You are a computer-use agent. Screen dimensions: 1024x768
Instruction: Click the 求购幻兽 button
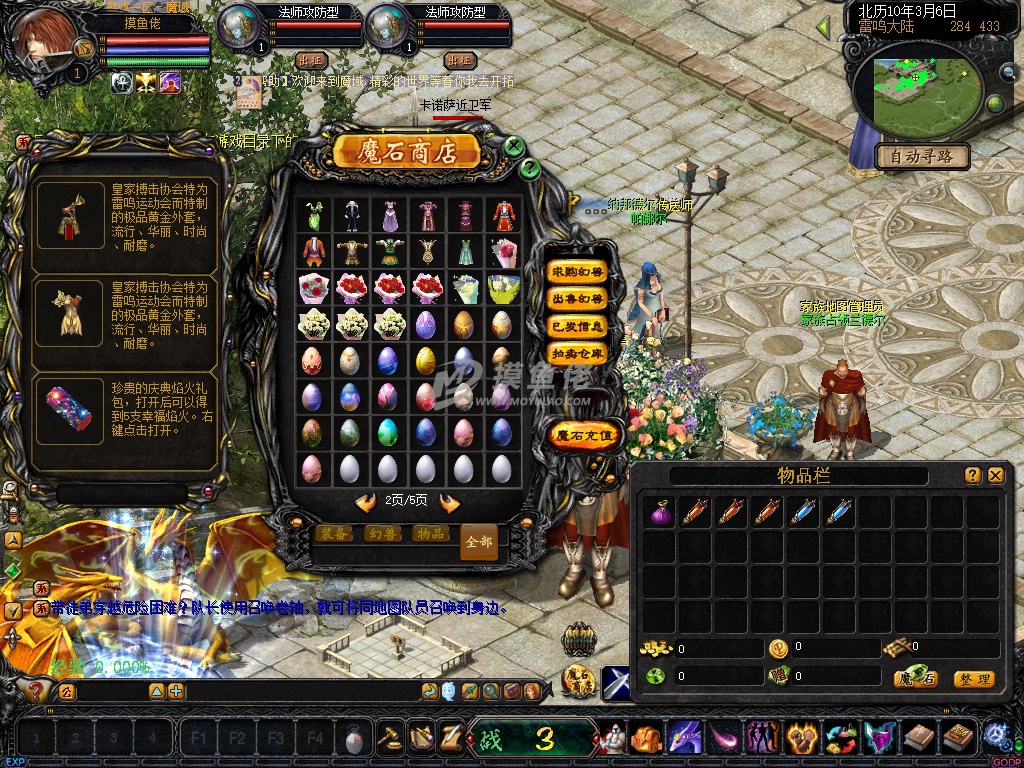[x=578, y=272]
